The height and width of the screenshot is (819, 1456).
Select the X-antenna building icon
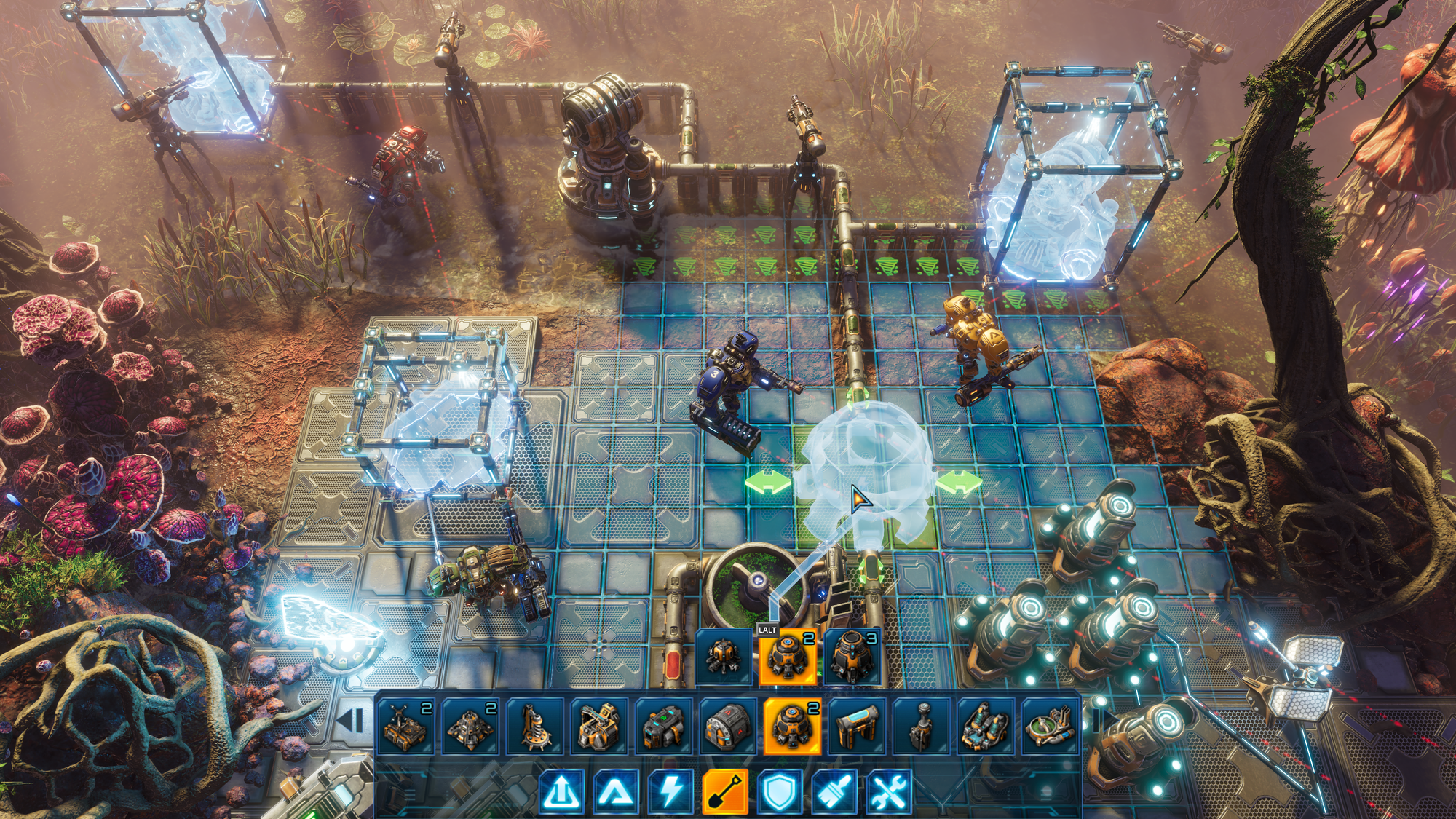[405, 726]
